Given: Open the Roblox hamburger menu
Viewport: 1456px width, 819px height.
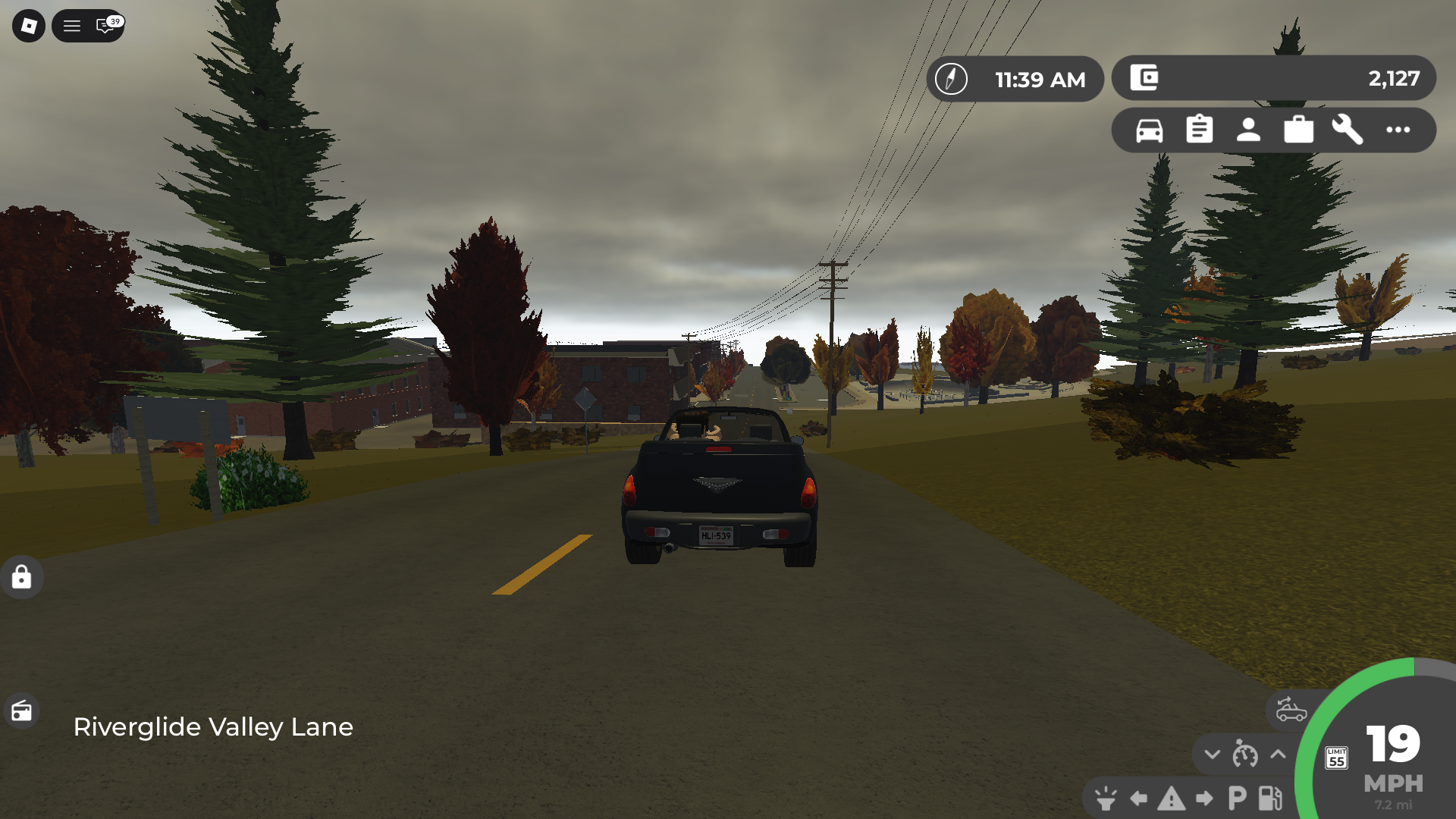Looking at the screenshot, I should 72,26.
